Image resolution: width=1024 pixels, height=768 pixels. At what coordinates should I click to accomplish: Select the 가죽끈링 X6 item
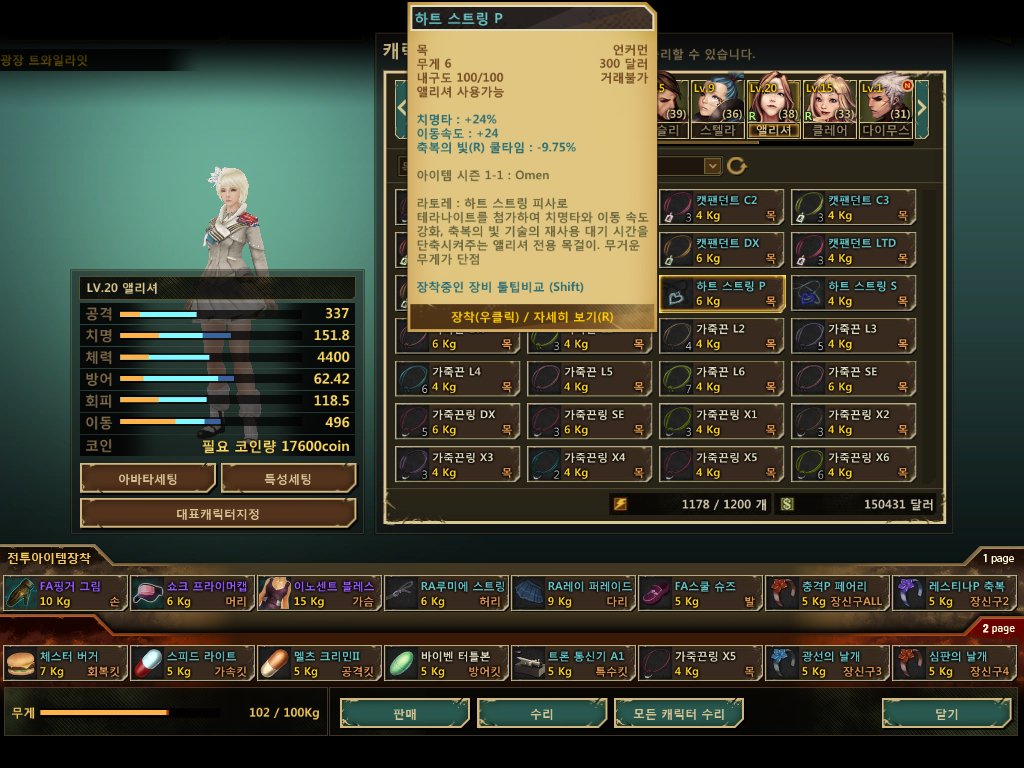coord(853,464)
